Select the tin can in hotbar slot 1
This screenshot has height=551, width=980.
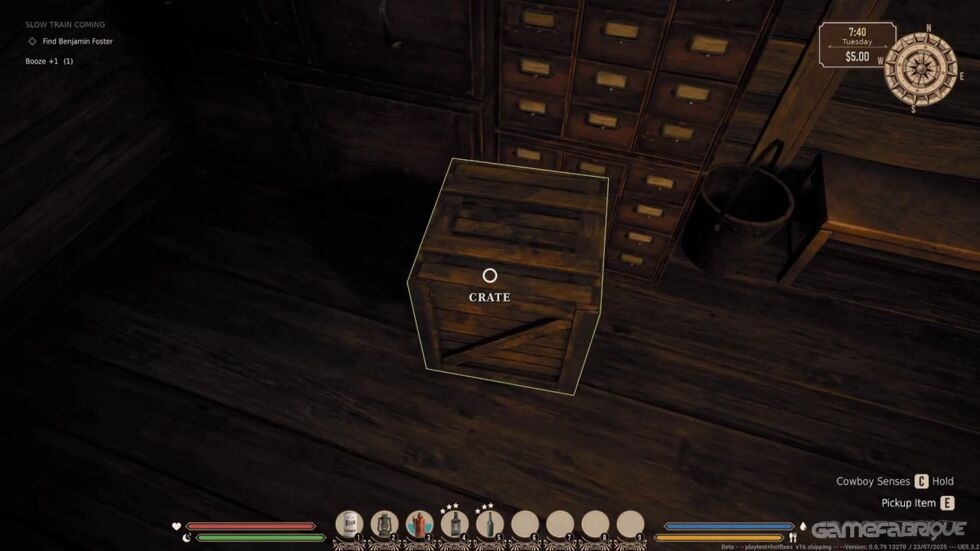349,524
